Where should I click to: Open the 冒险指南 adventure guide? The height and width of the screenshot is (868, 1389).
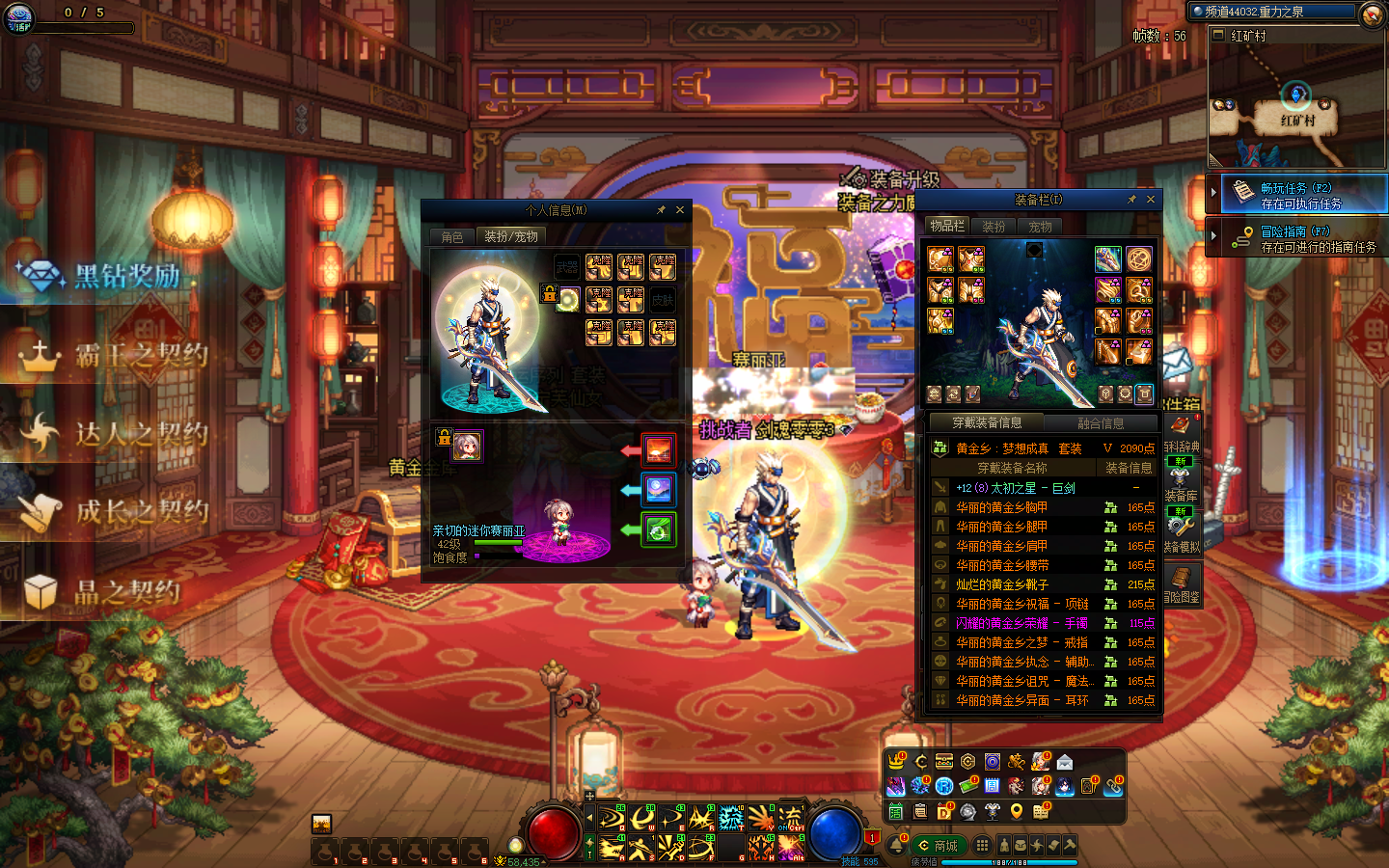coord(1299,238)
